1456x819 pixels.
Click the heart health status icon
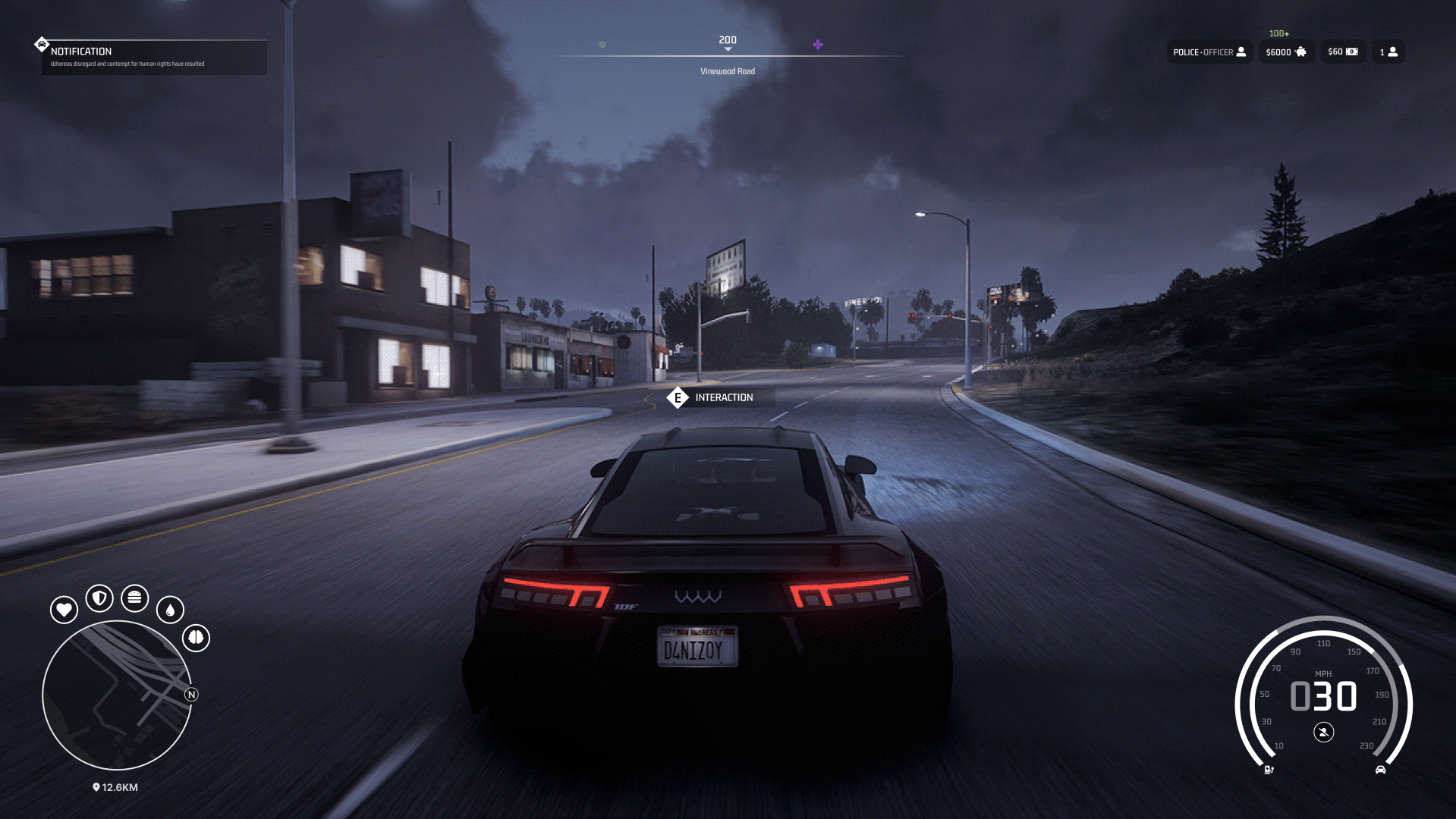pos(64,610)
